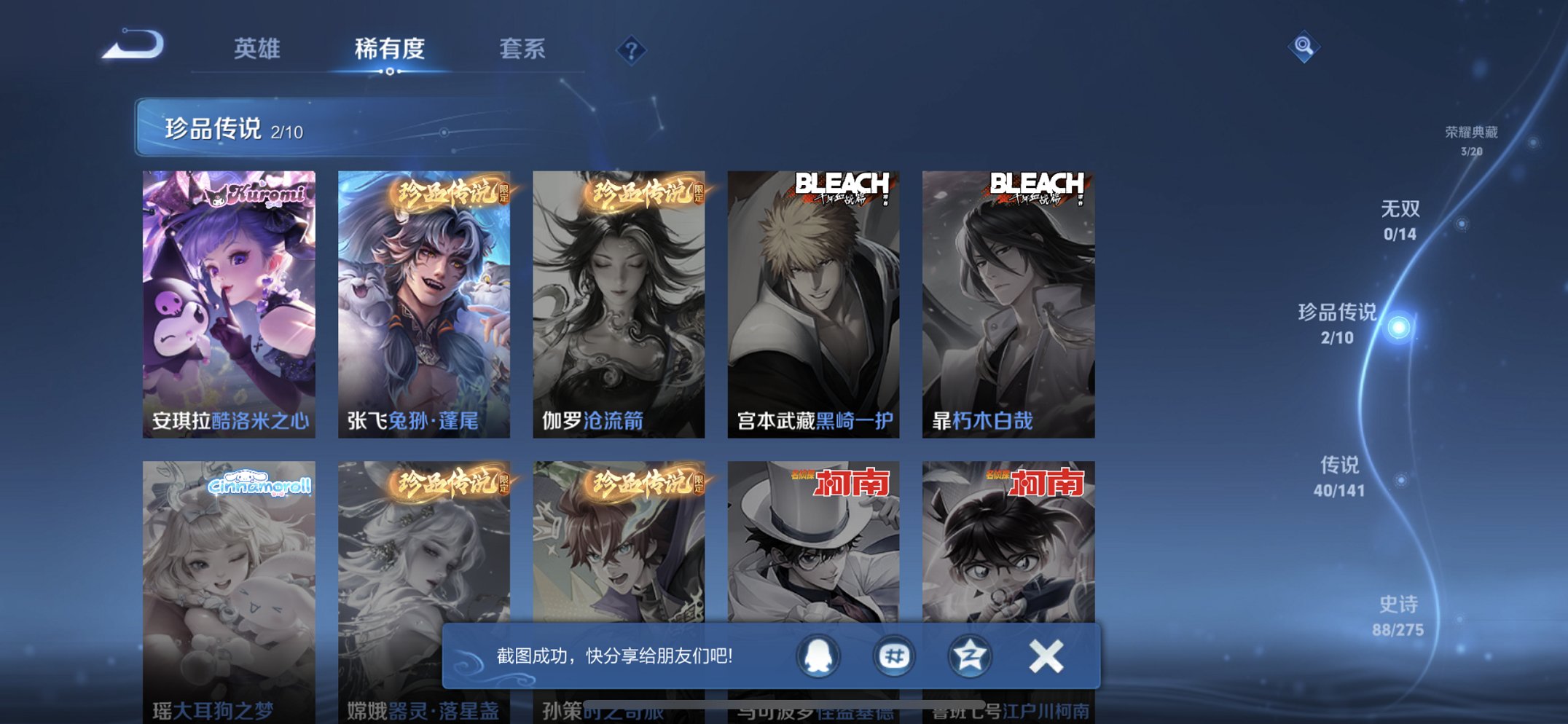The image size is (1568, 724).
Task: Share via the QQ Channel hash icon
Action: coord(894,656)
